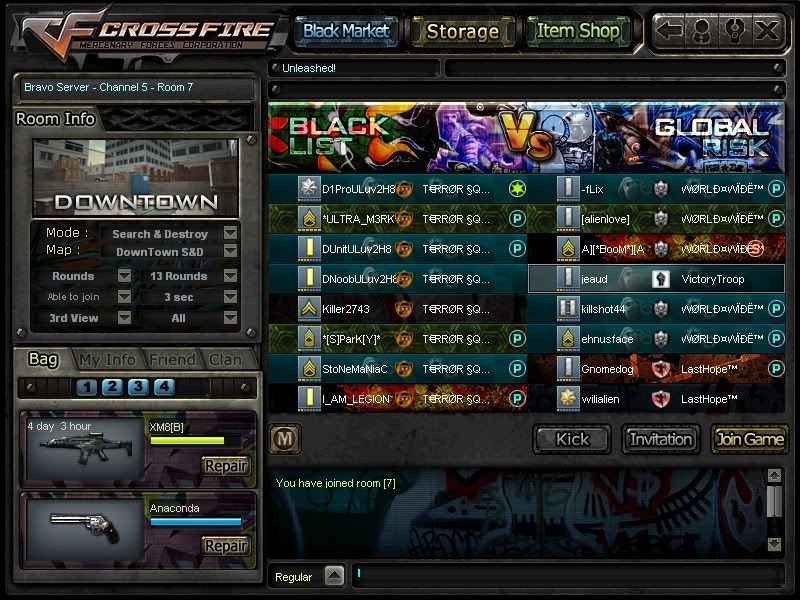Select bag slot number 3
This screenshot has height=600, width=800.
pos(138,387)
